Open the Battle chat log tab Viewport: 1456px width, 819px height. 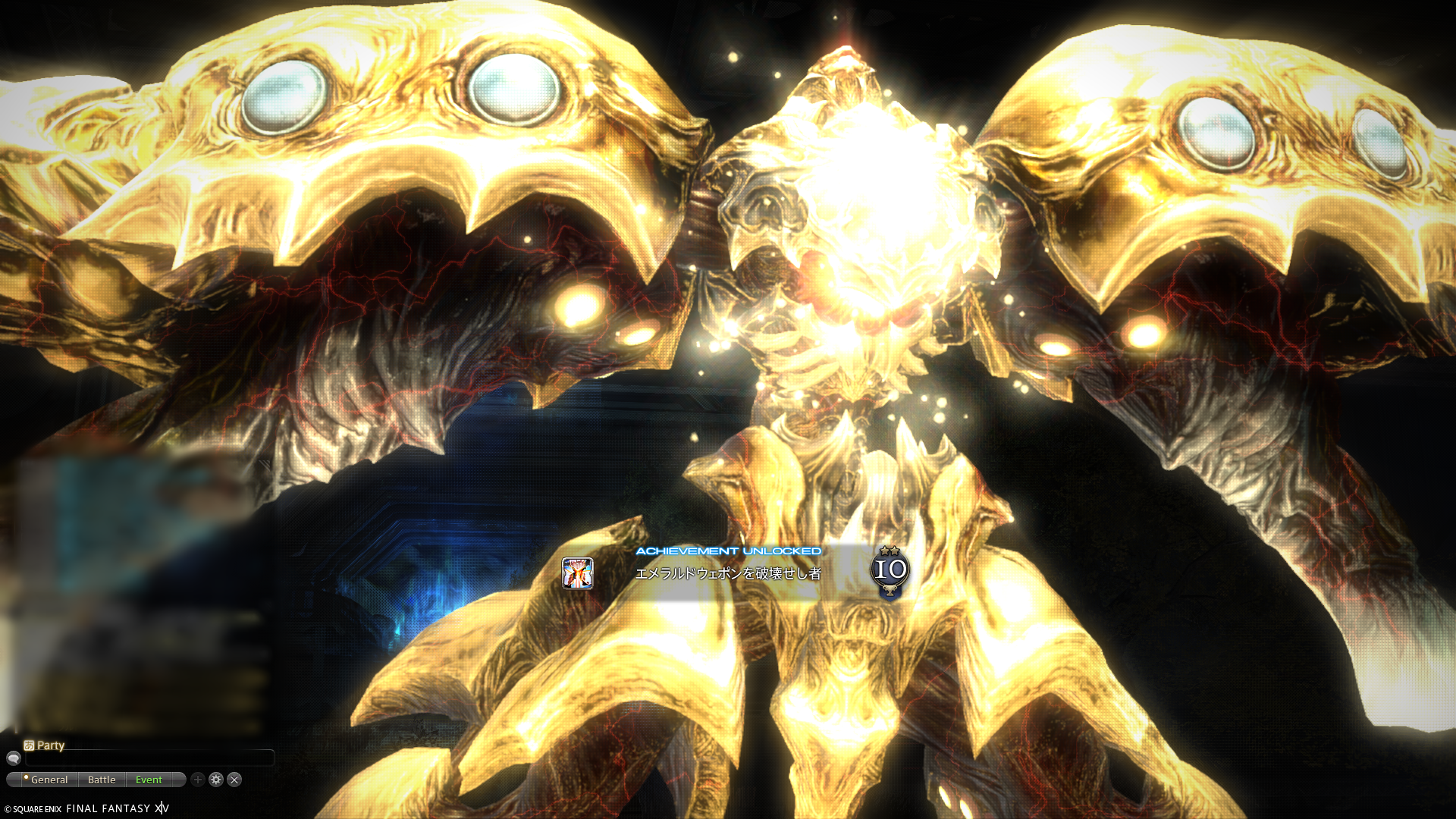coord(102,780)
